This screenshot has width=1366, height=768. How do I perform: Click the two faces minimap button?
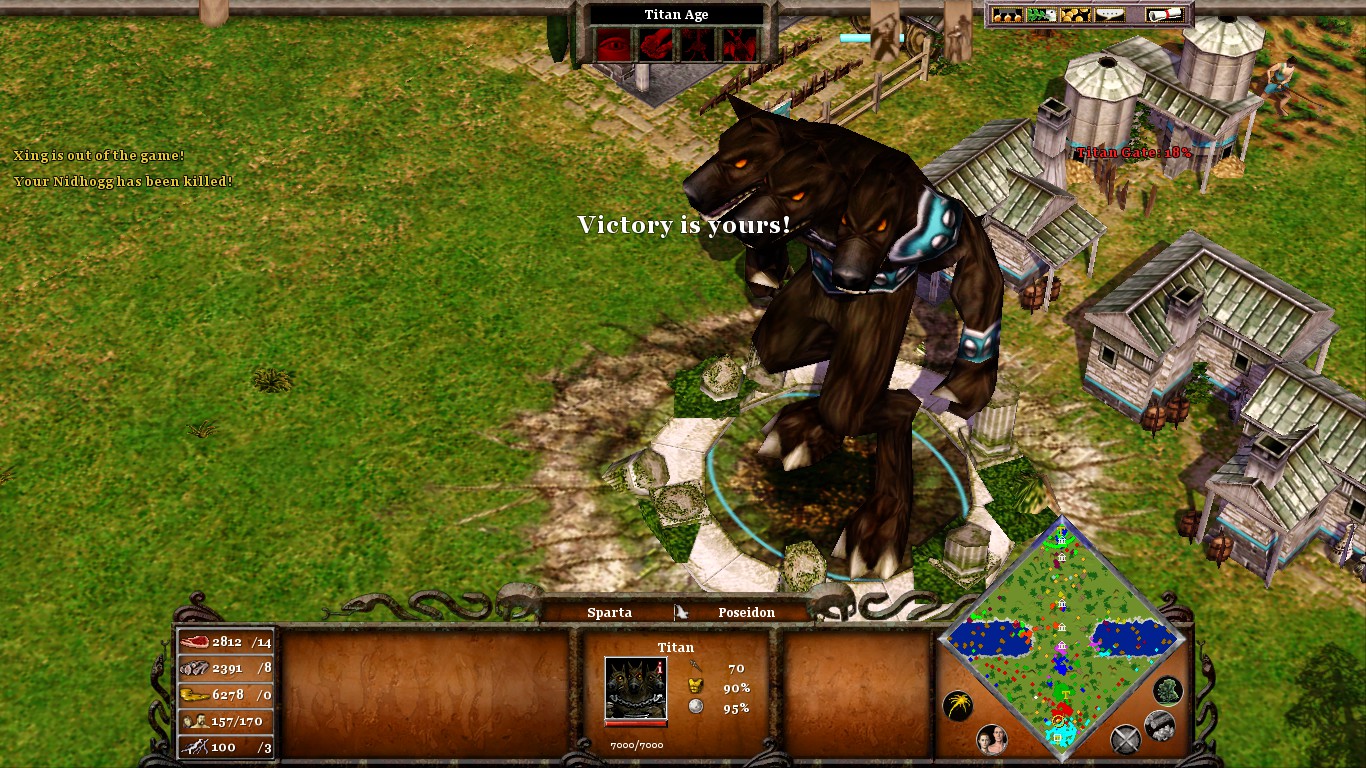tap(991, 739)
